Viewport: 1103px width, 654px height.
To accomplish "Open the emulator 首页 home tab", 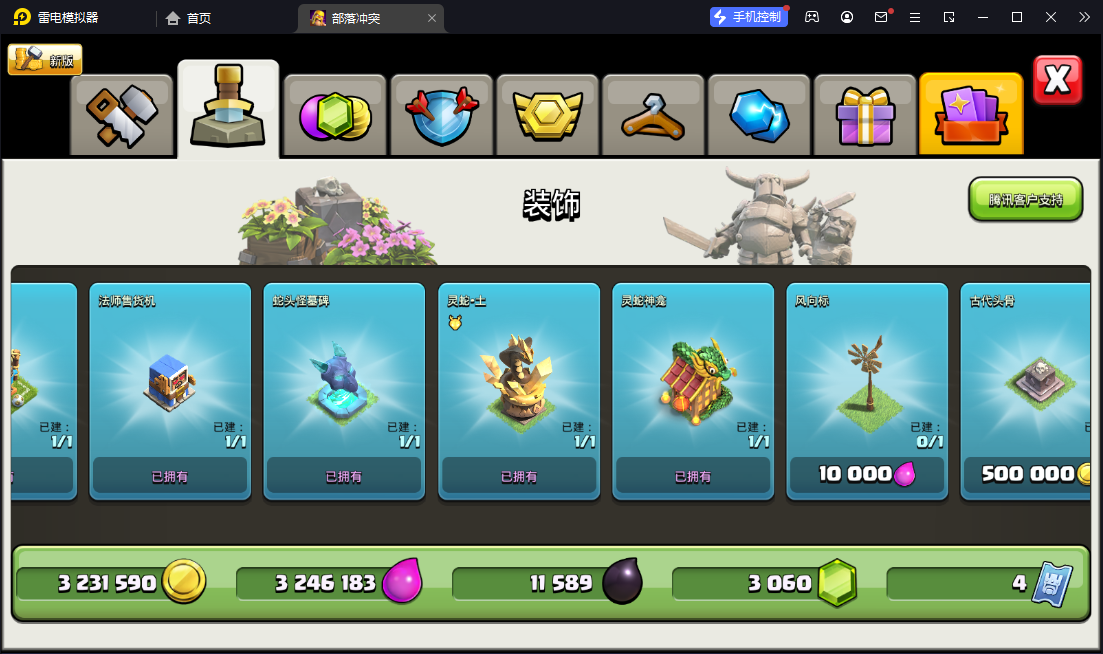I will [x=189, y=18].
